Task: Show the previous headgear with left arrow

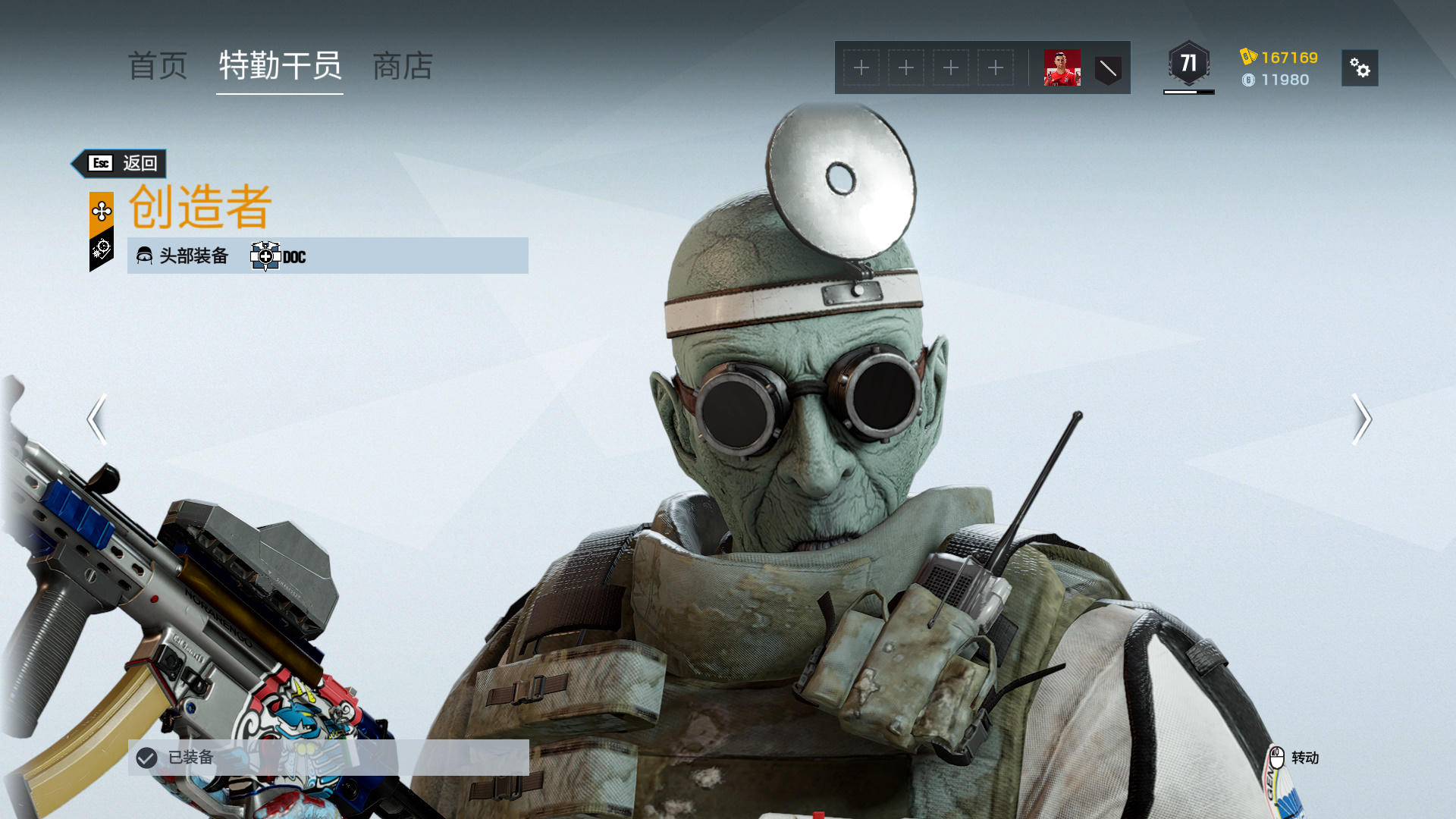Action: pyautogui.click(x=96, y=419)
